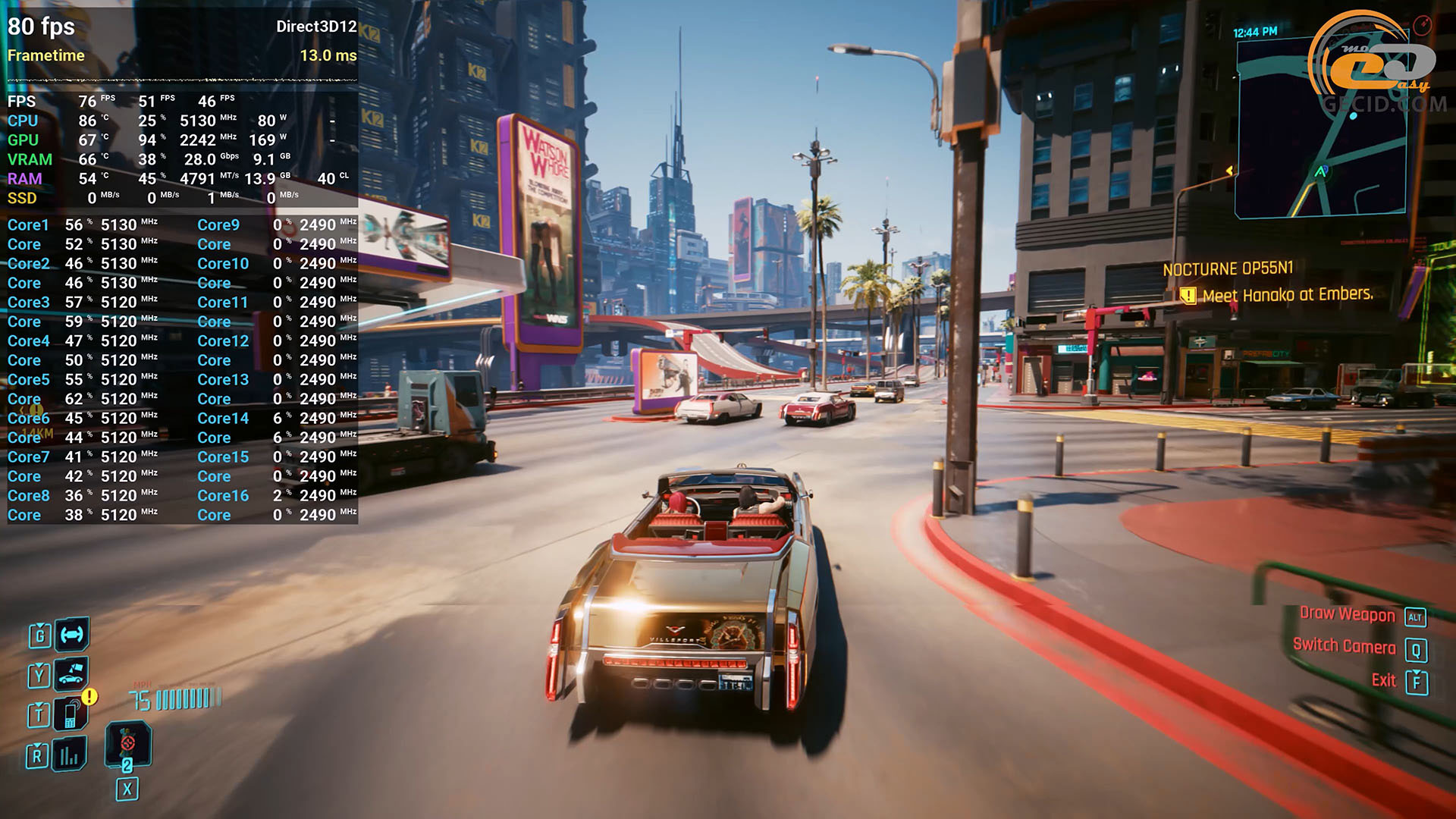The width and height of the screenshot is (1456, 819).
Task: Choose the Draw Weapon action
Action: coord(1347,615)
